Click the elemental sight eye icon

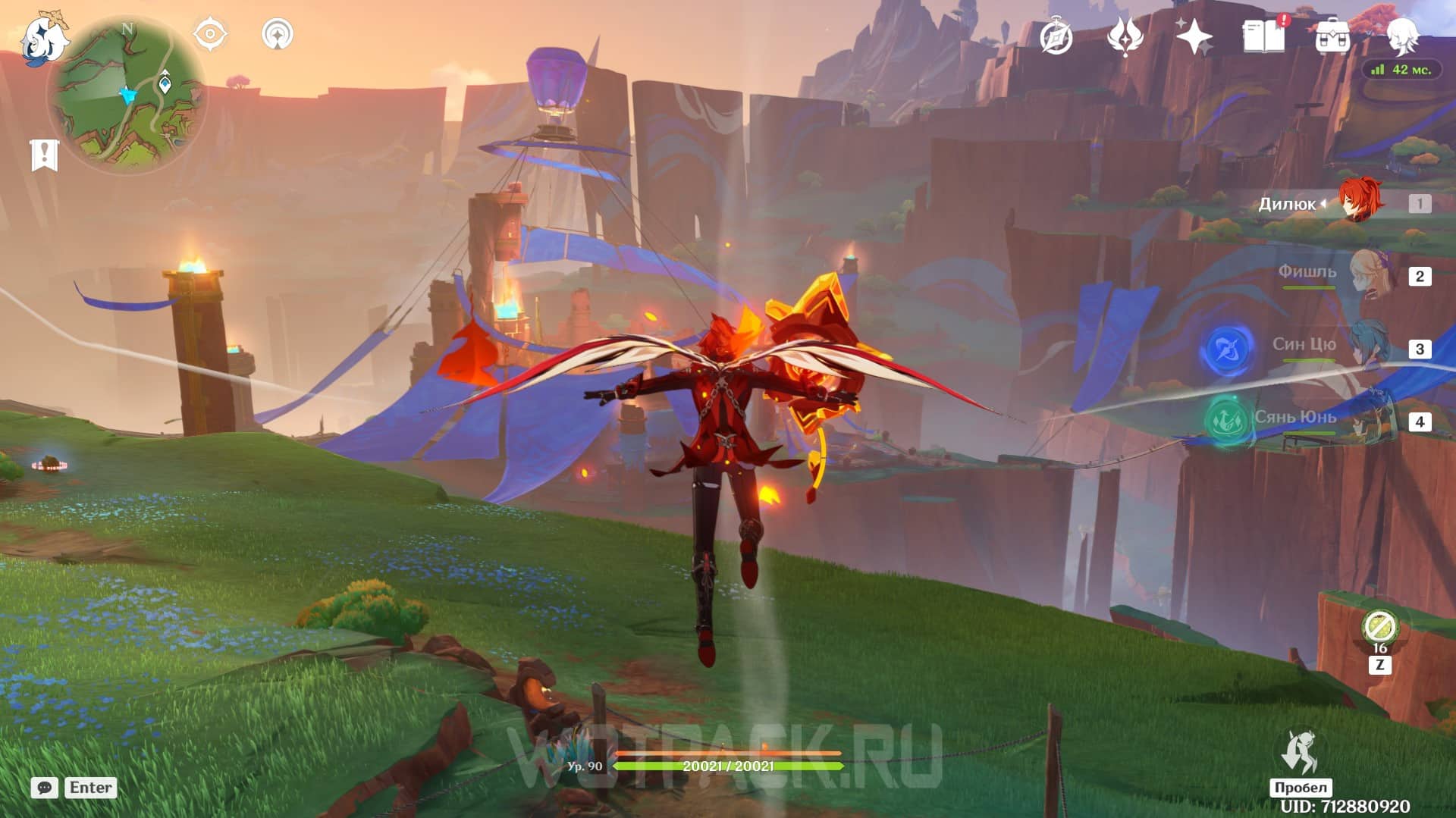click(x=210, y=35)
